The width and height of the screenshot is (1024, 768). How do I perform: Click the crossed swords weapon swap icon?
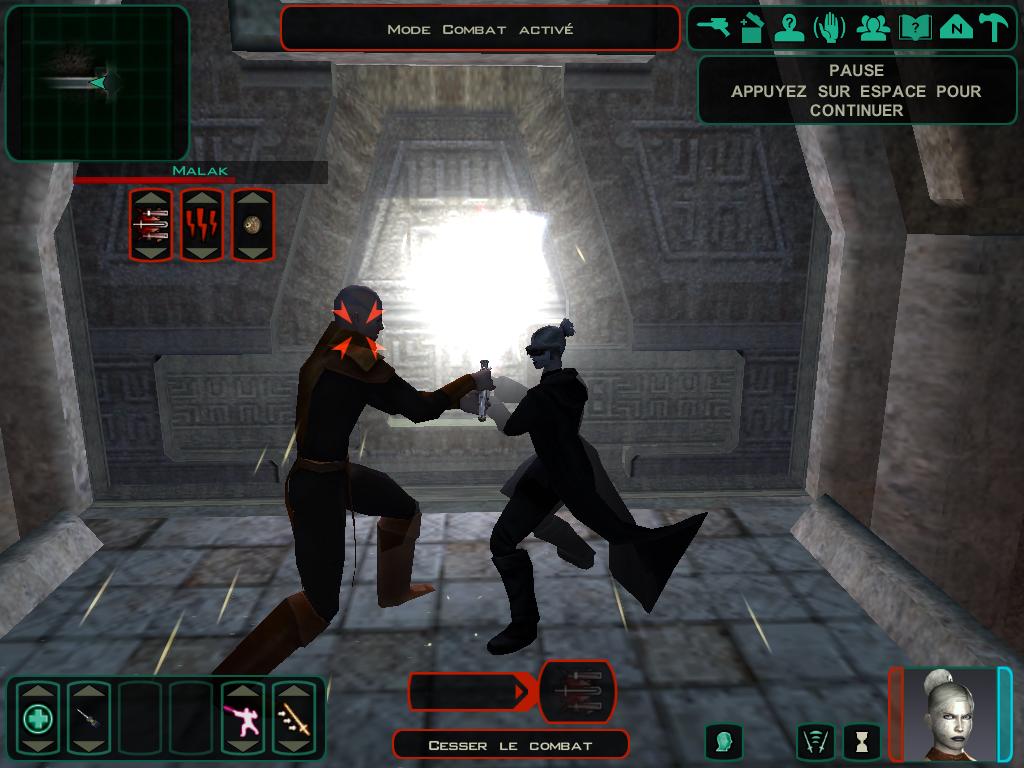click(x=816, y=741)
